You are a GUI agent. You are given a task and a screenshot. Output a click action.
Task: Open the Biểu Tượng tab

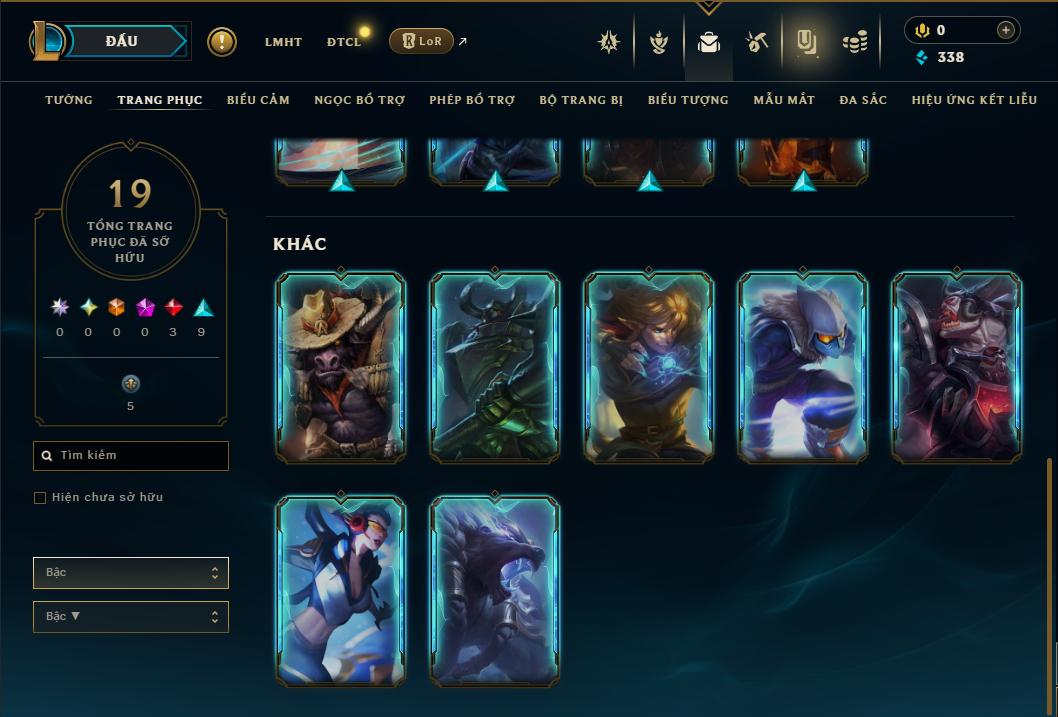click(x=688, y=100)
